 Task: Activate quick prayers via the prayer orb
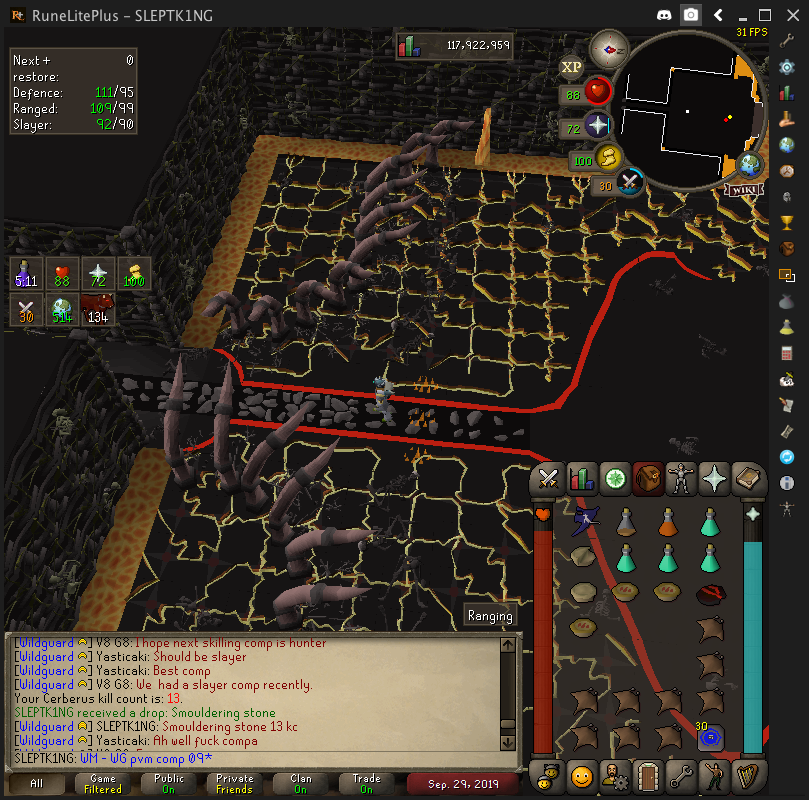coord(597,127)
